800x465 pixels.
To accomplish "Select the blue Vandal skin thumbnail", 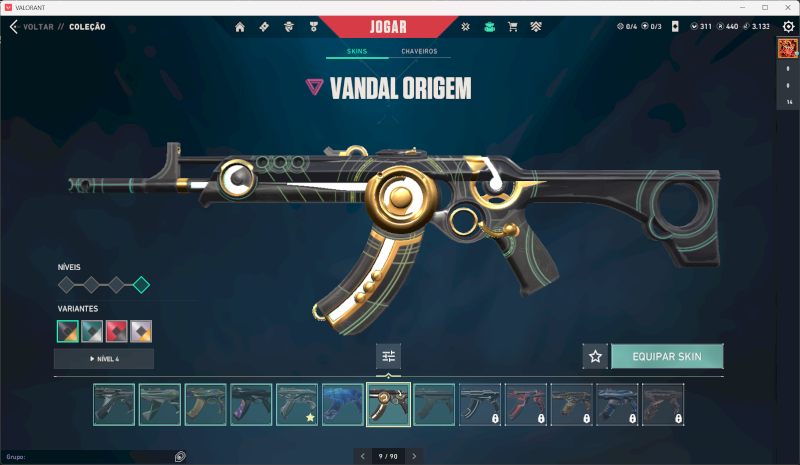I will coord(343,405).
